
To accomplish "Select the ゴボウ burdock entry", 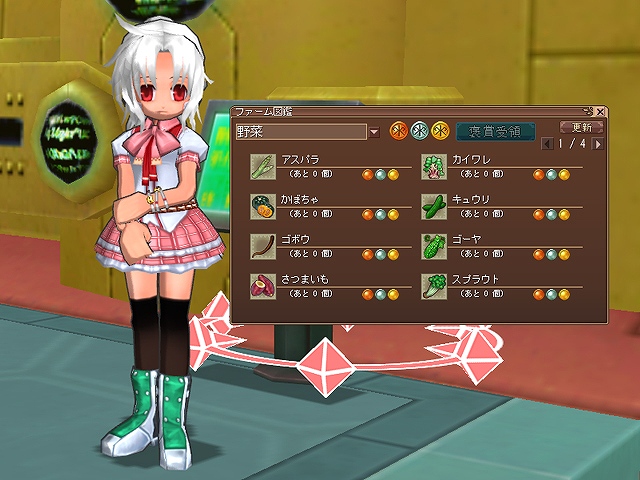I will [262, 247].
